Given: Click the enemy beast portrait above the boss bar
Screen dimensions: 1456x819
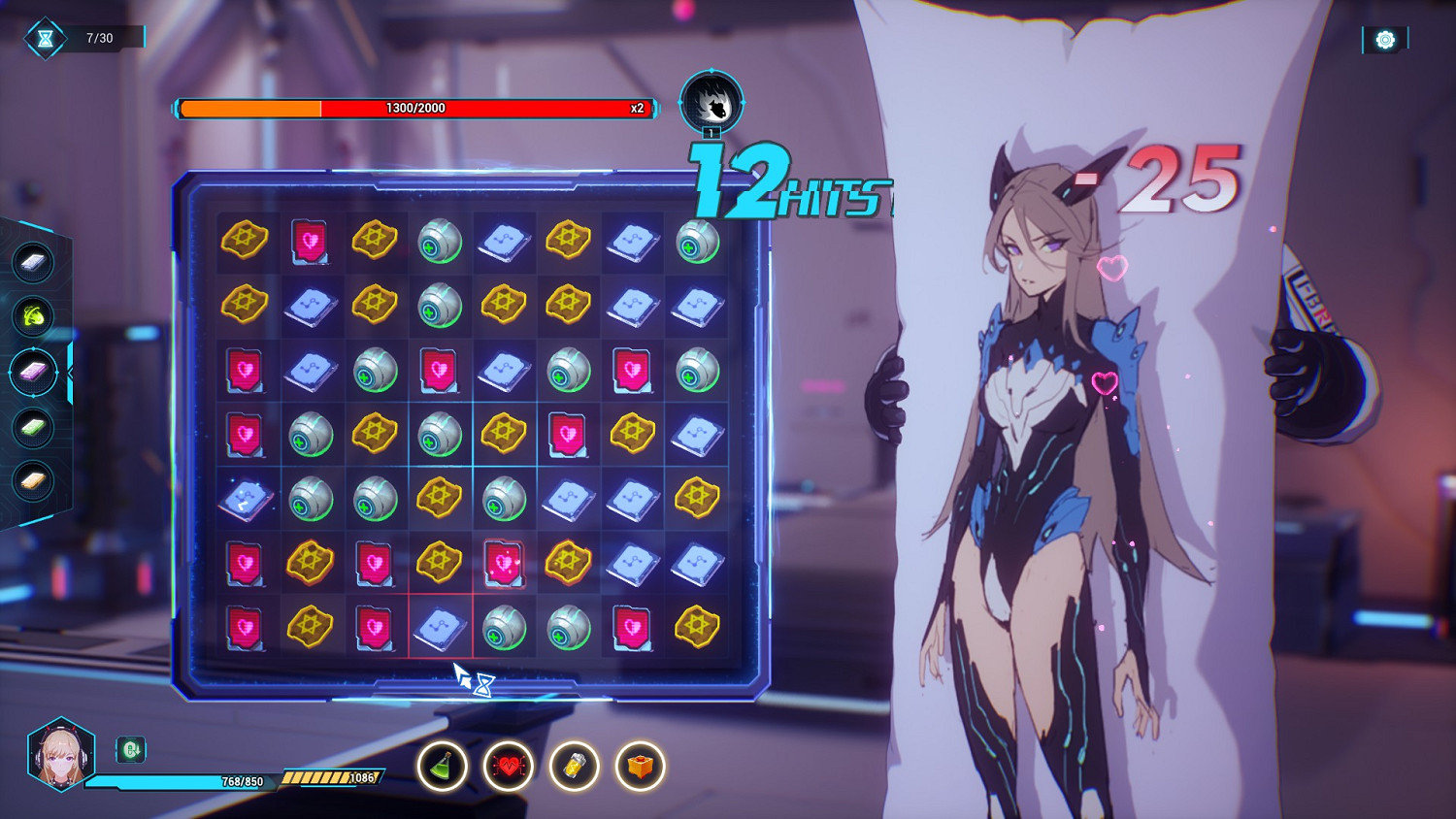Looking at the screenshot, I should (710, 101).
